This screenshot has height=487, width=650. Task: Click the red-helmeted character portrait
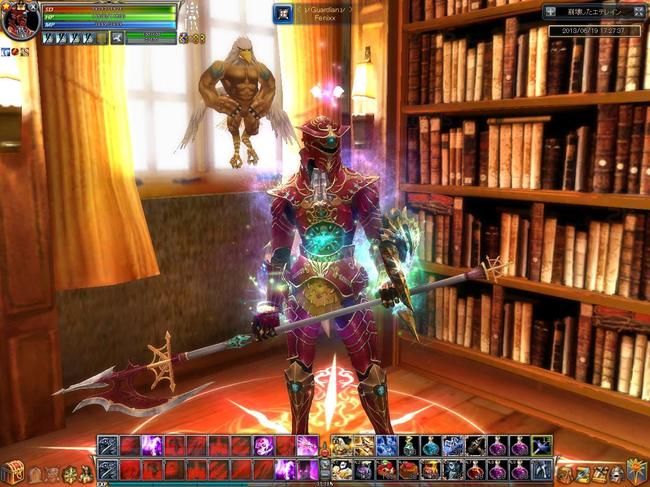(x=18, y=20)
